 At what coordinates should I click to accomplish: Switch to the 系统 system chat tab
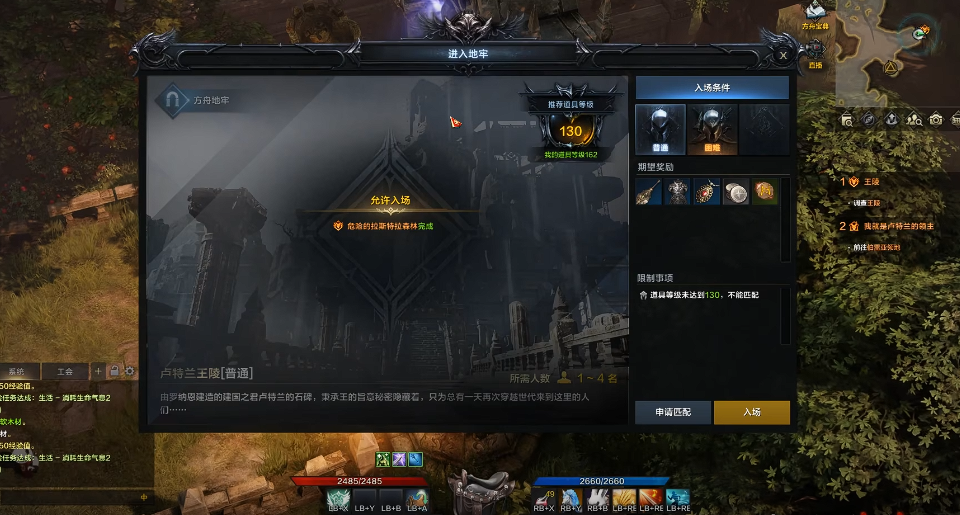click(18, 371)
